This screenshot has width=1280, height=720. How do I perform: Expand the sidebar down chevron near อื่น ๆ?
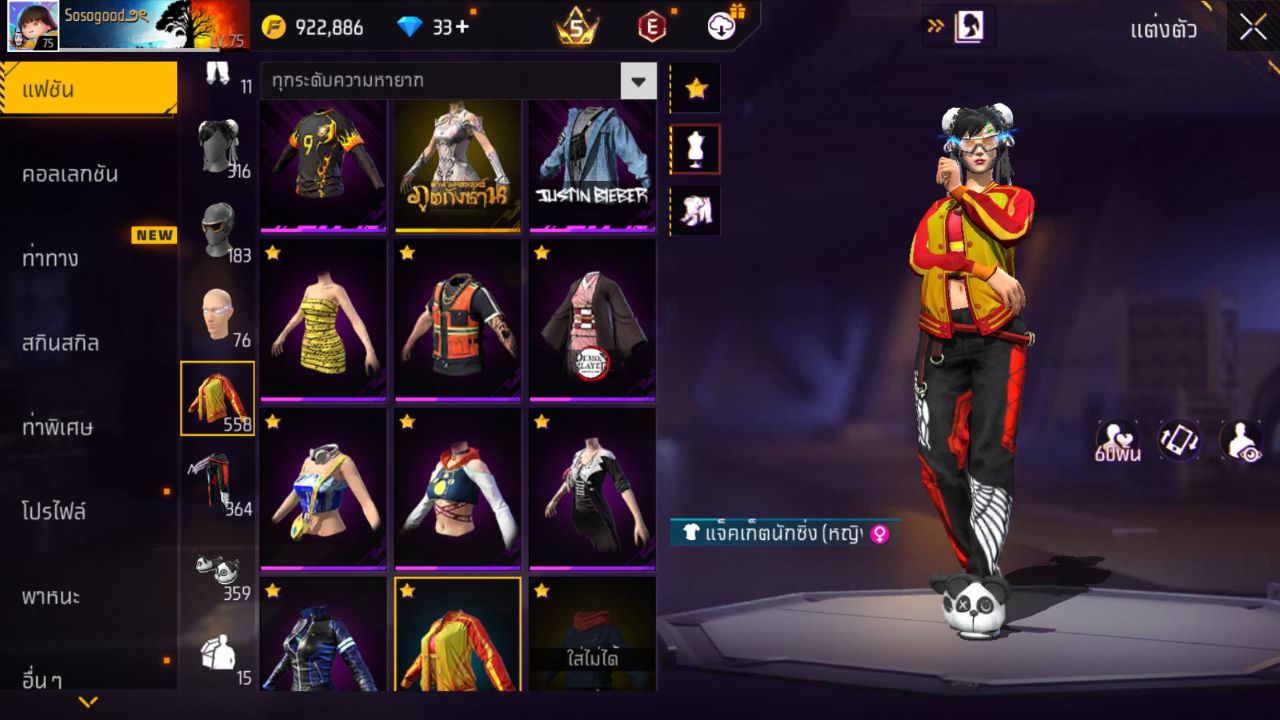(x=88, y=703)
